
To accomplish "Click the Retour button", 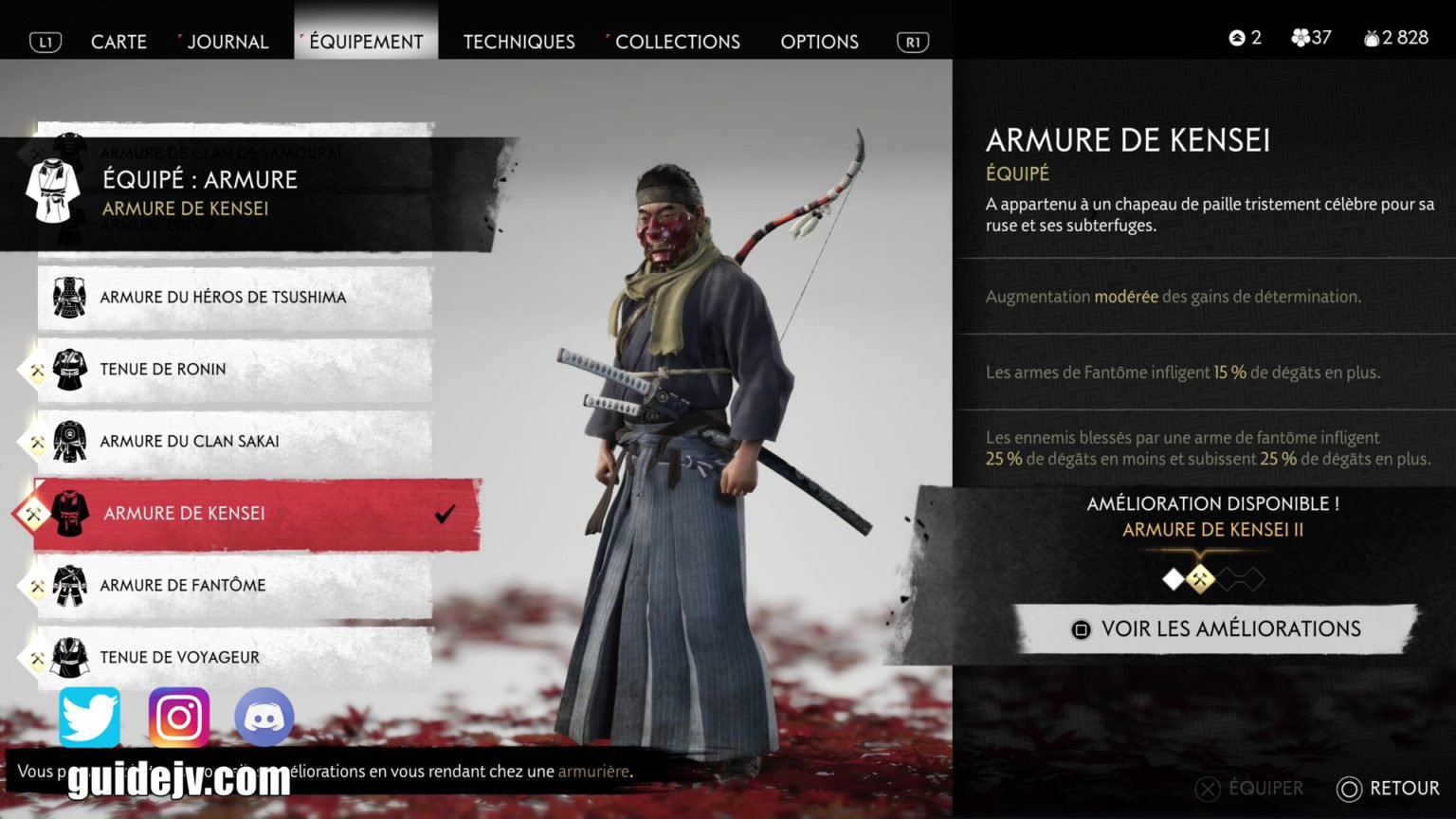I will [1388, 789].
